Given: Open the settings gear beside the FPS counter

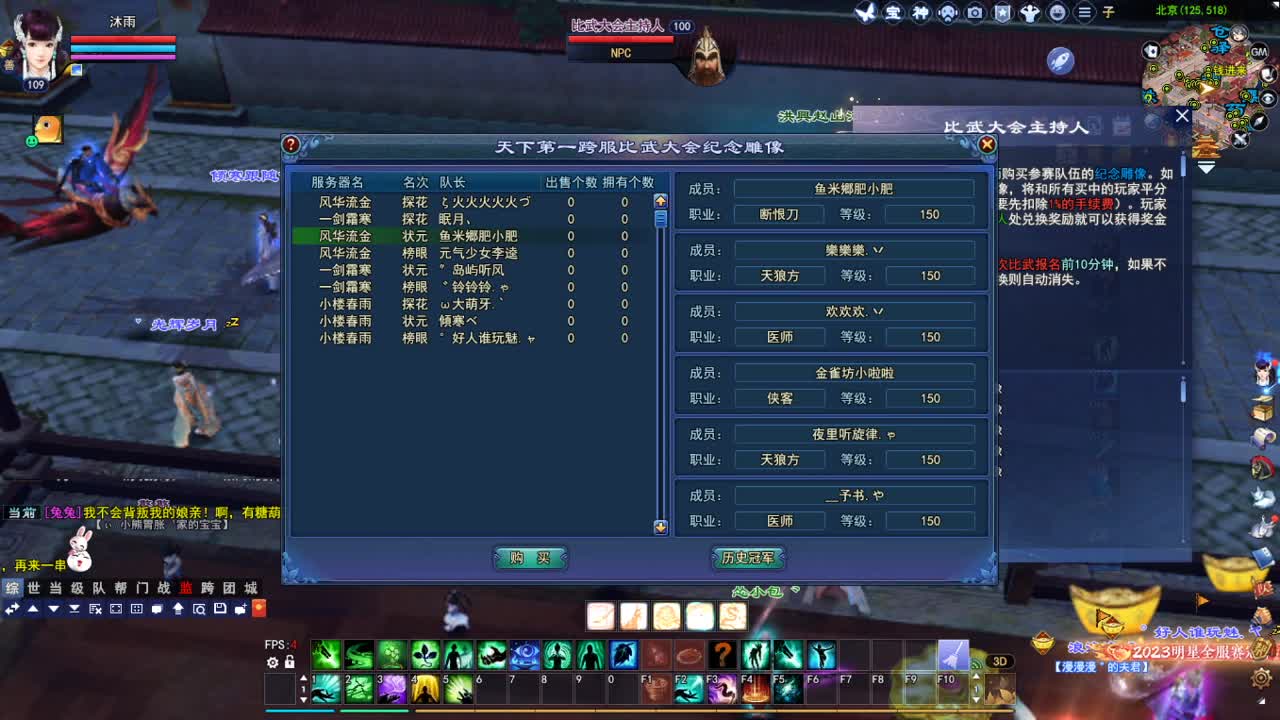Looking at the screenshot, I should click(271, 661).
